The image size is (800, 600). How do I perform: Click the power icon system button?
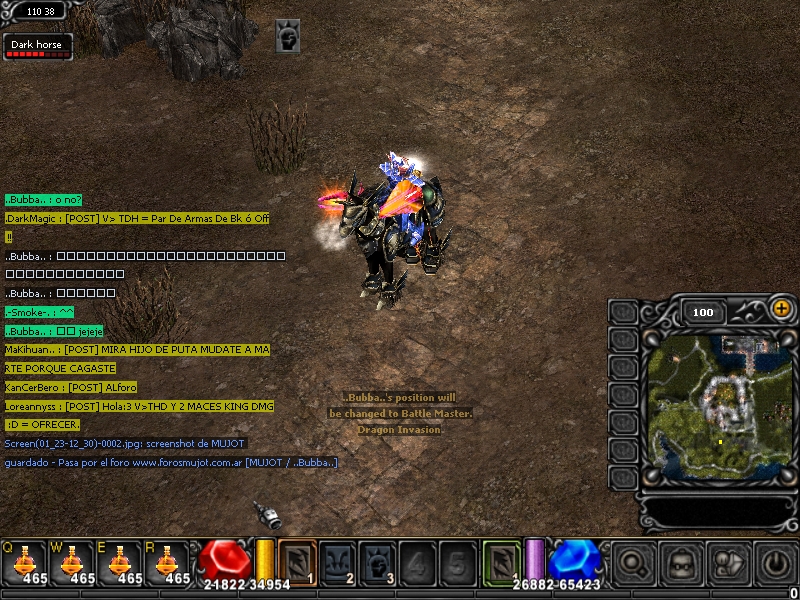pos(776,563)
